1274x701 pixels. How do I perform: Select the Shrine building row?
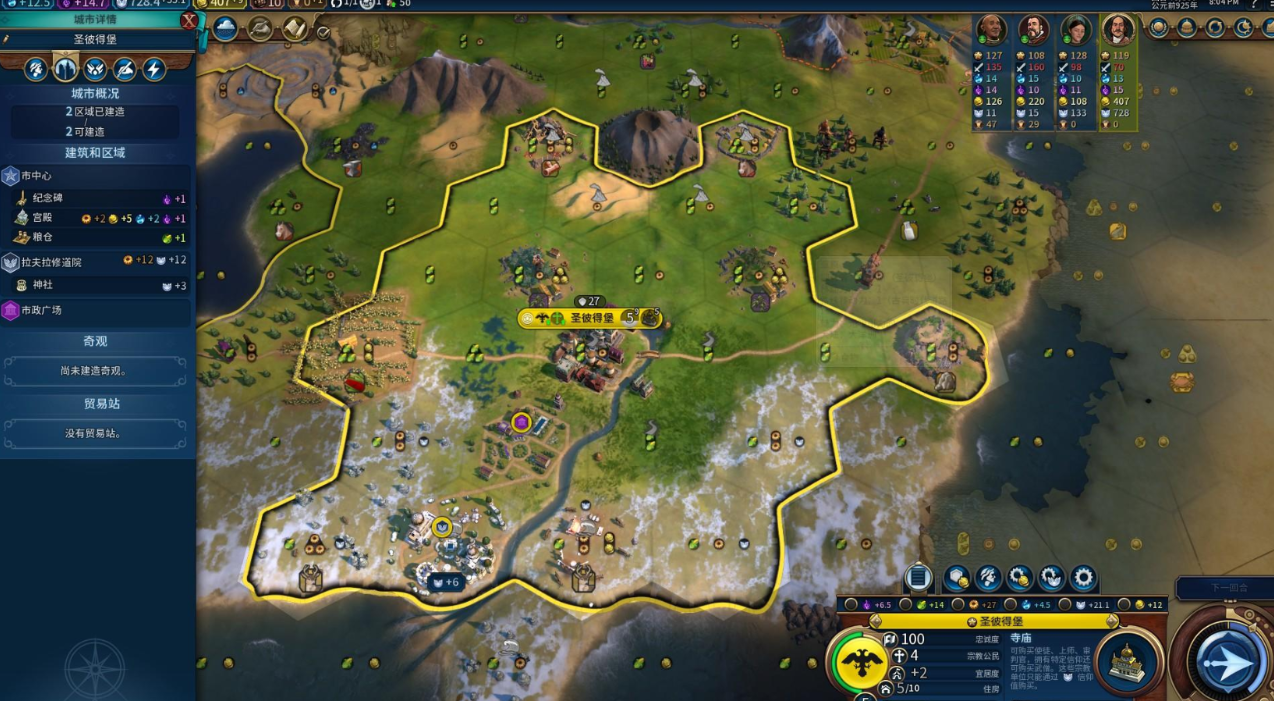96,285
